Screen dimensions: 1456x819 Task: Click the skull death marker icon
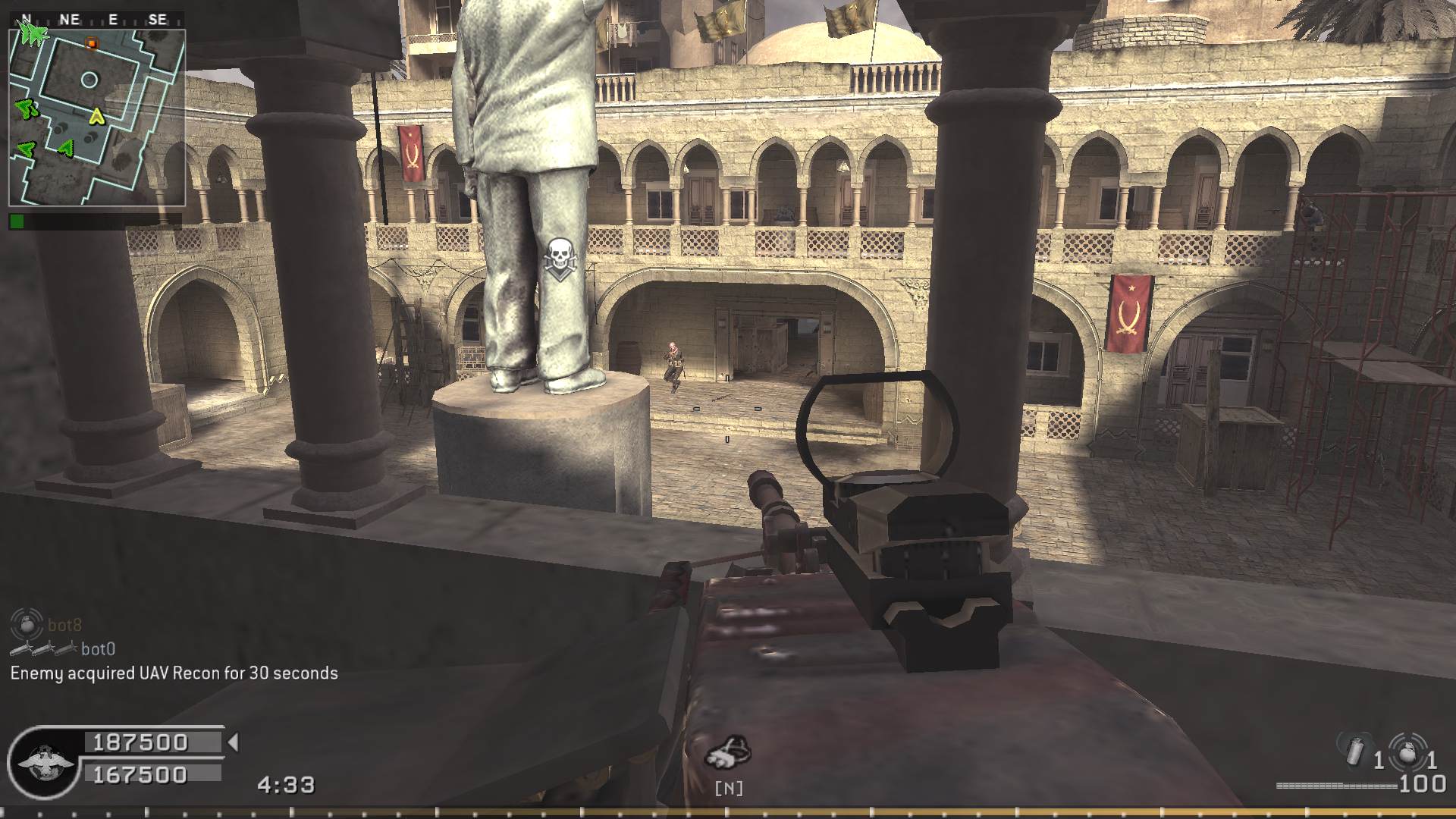point(560,258)
